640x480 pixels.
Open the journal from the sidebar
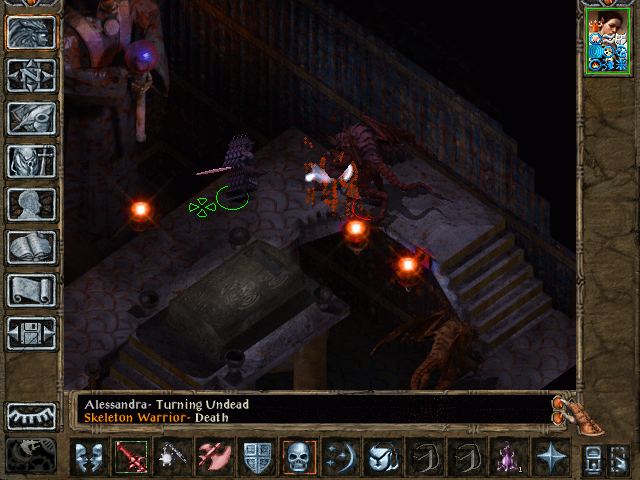coord(31,118)
